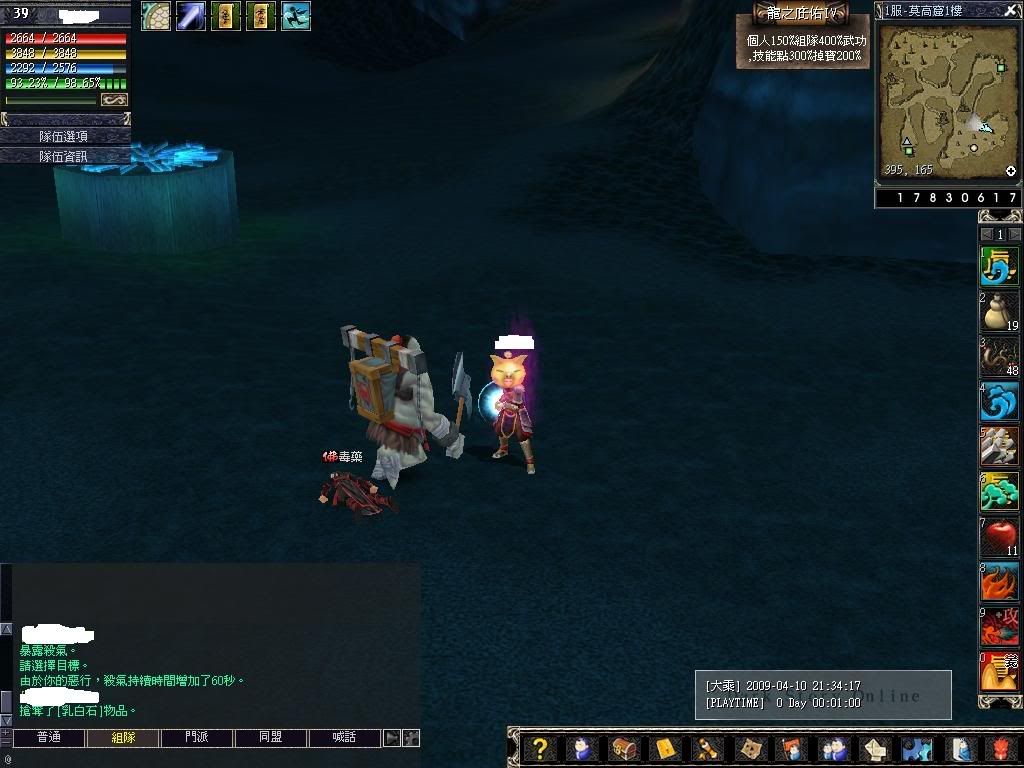Activate the blue wave skill in slot 4
This screenshot has height=768, width=1024.
pos(999,402)
